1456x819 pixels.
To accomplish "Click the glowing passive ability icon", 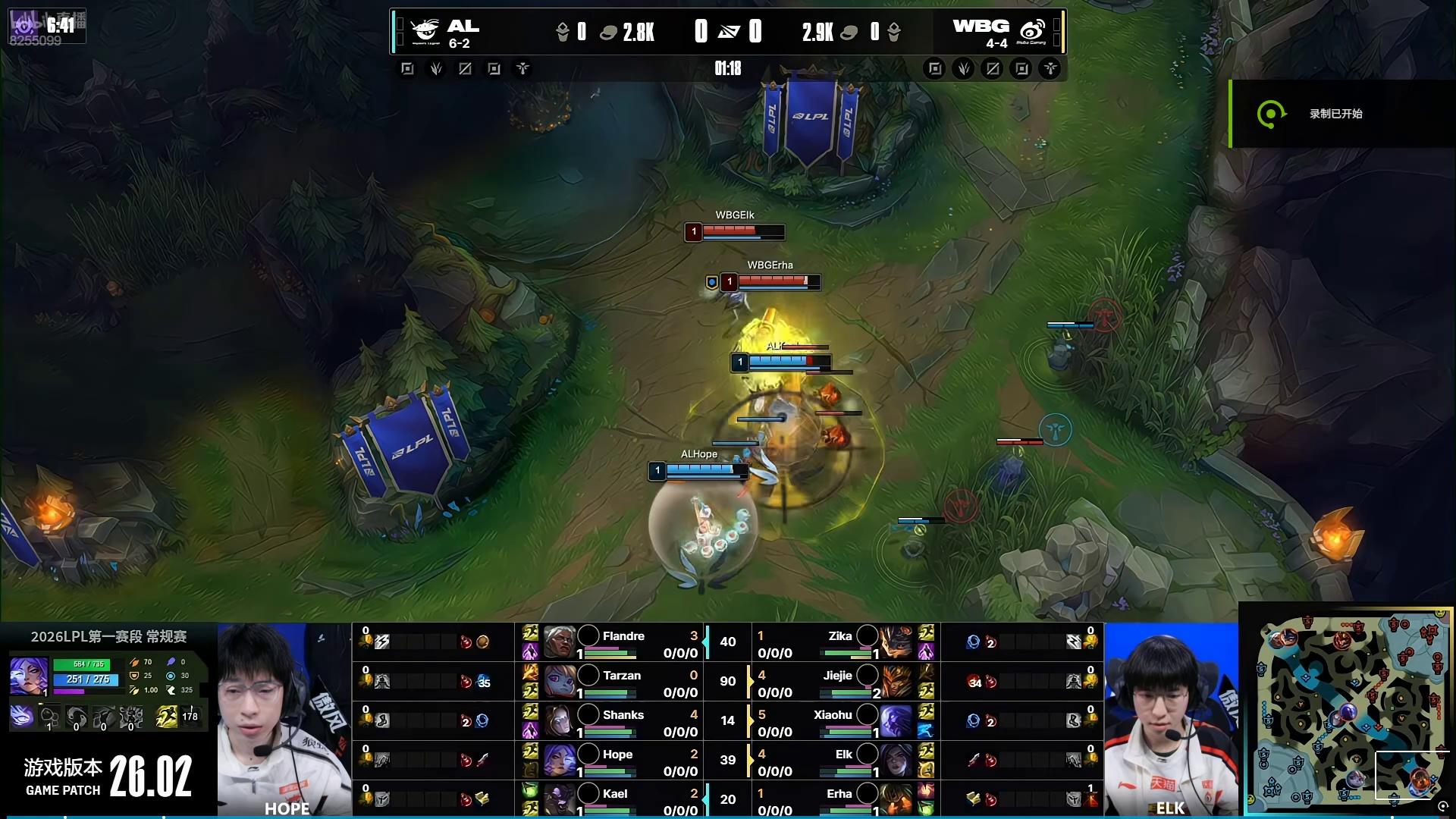I will point(22,717).
